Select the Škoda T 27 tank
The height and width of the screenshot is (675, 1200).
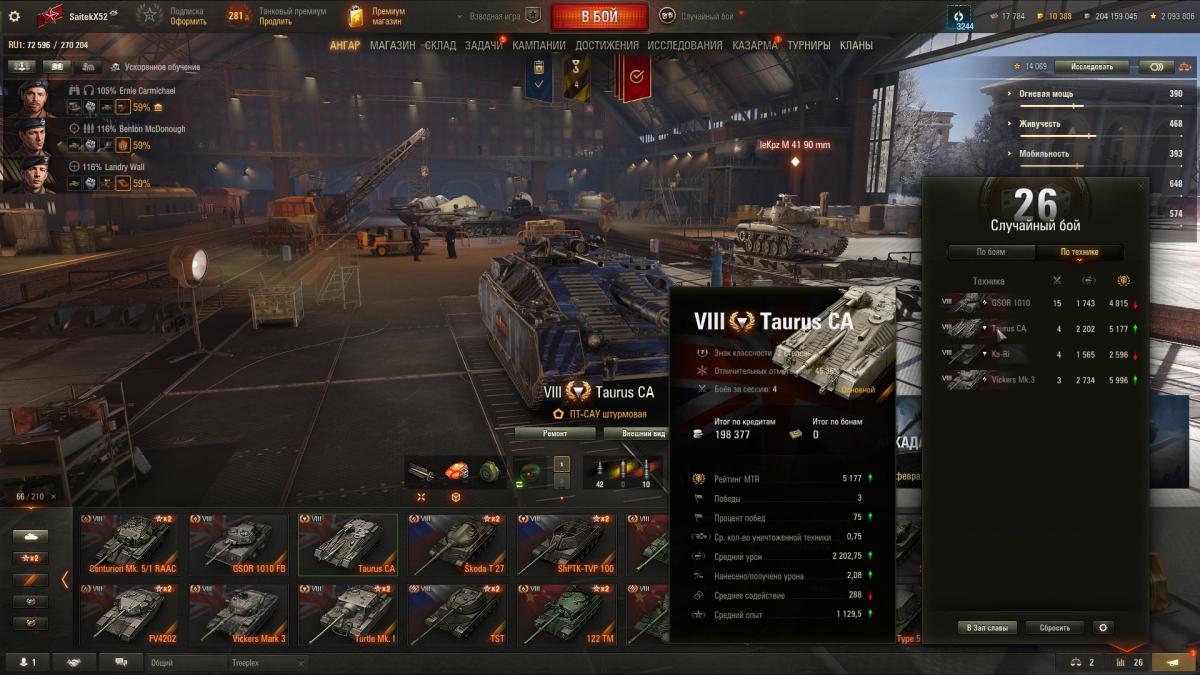[x=456, y=545]
